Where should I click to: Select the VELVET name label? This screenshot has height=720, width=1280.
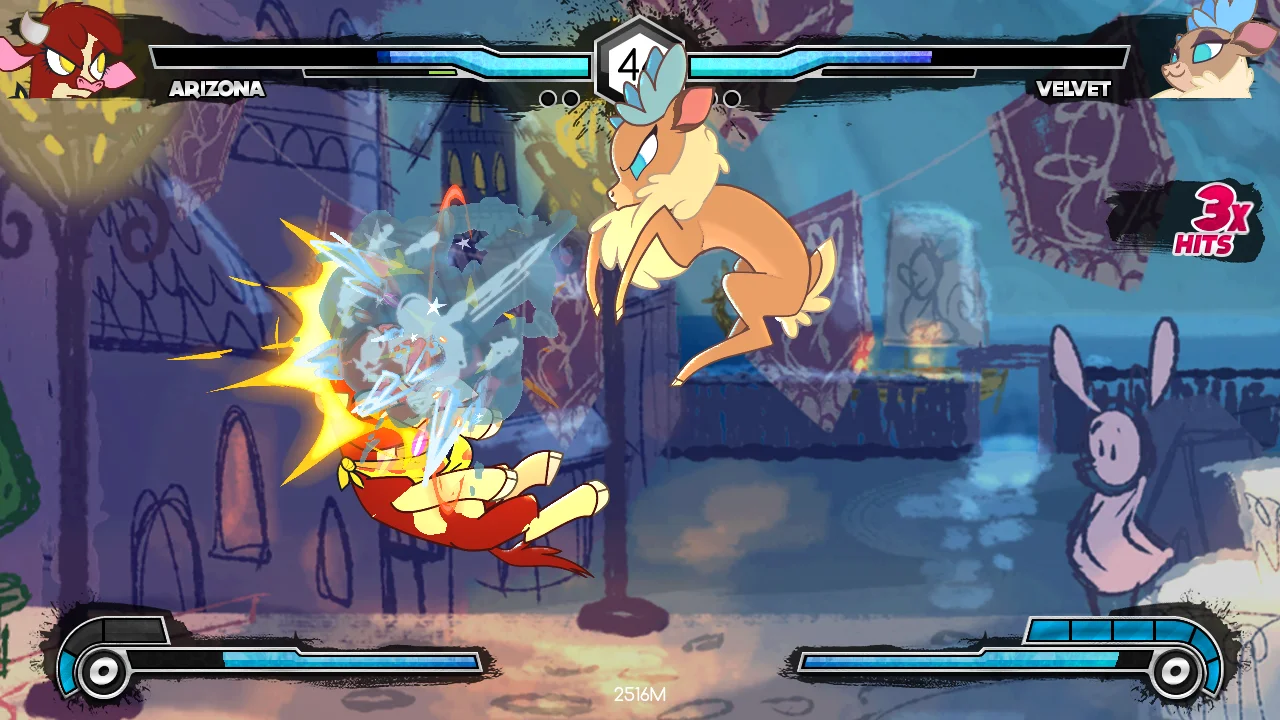point(1074,89)
